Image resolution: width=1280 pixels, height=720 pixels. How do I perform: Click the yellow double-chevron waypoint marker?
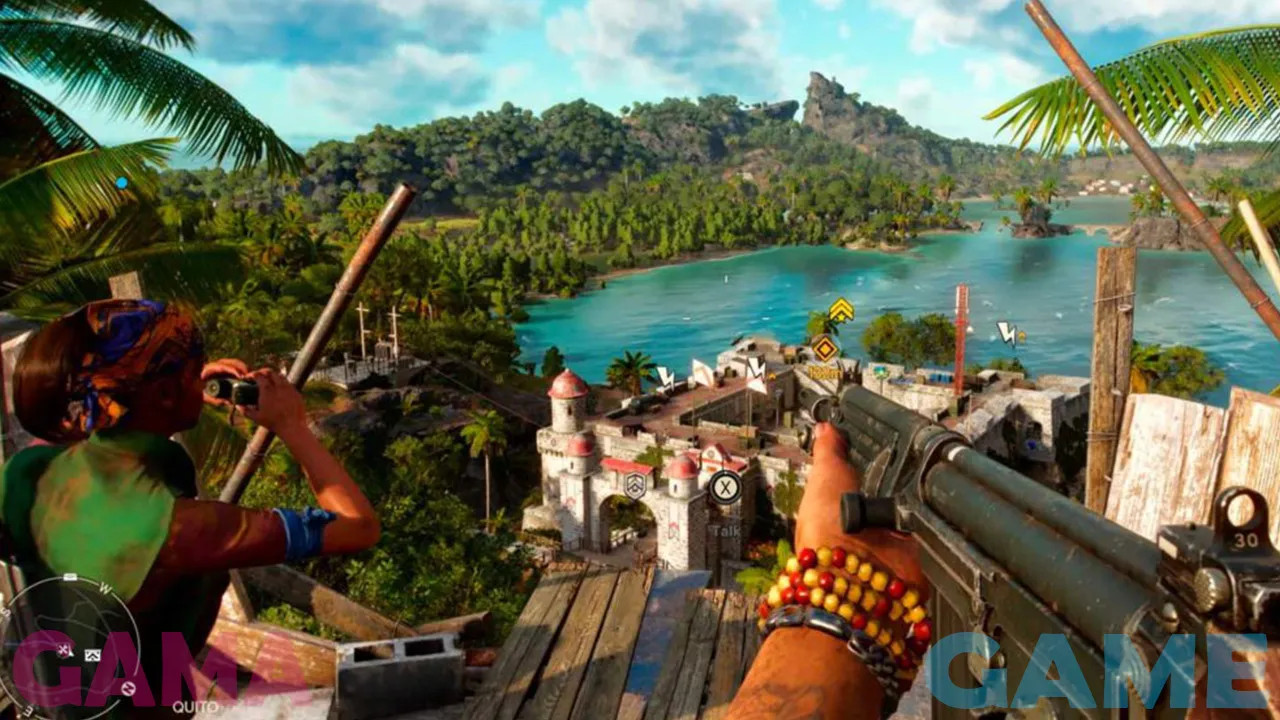point(841,311)
